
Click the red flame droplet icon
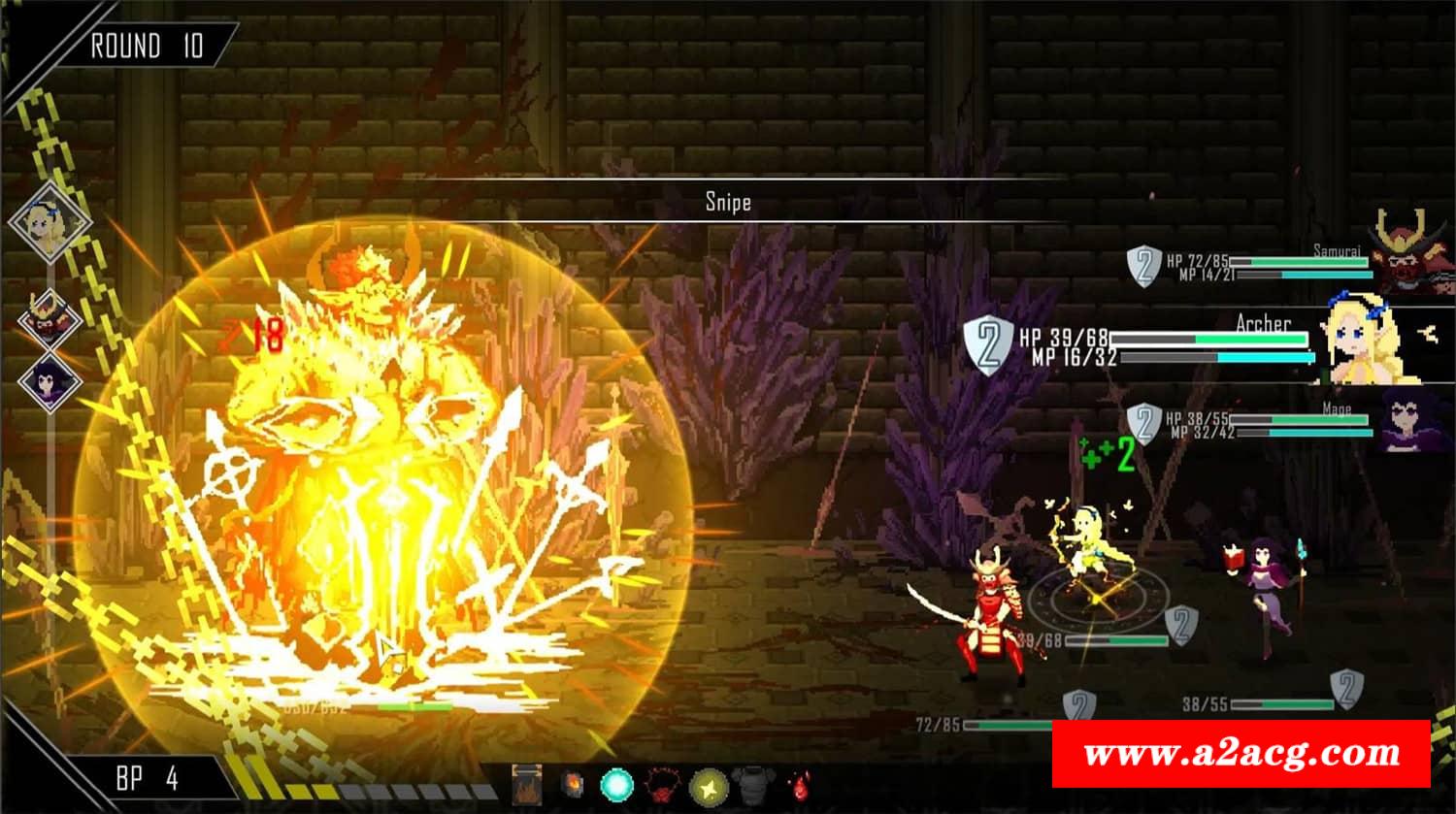click(x=799, y=785)
